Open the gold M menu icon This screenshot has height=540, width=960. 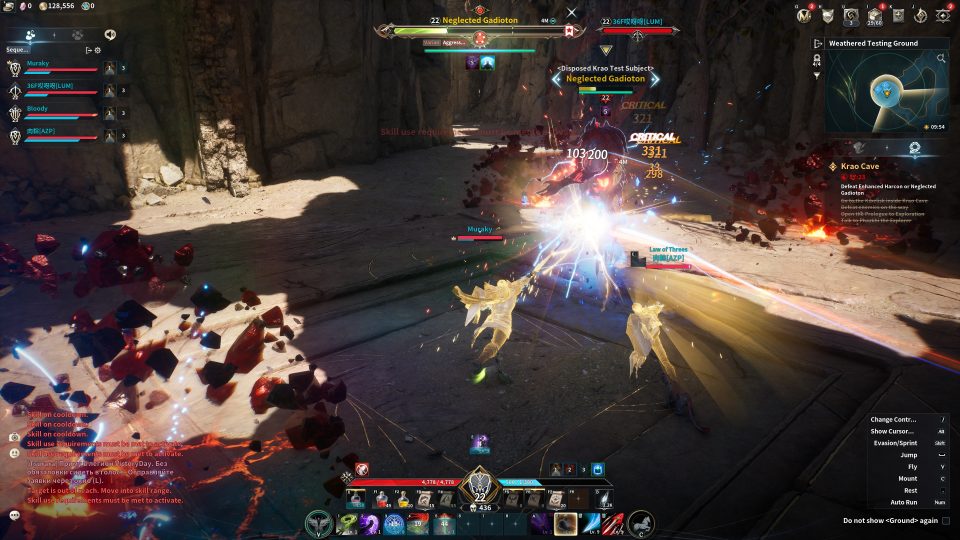(804, 15)
